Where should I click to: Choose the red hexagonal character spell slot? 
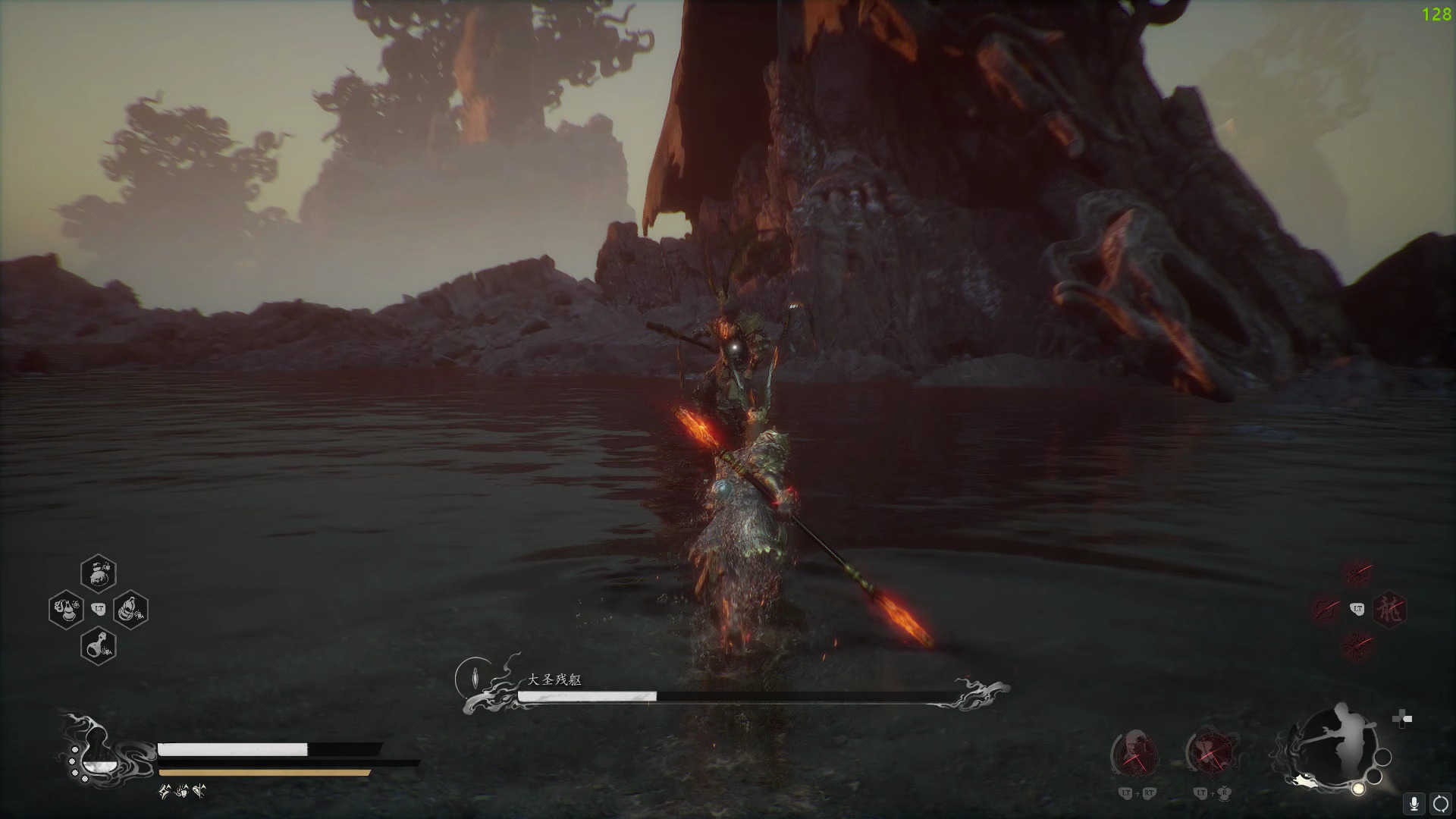(x=1389, y=609)
